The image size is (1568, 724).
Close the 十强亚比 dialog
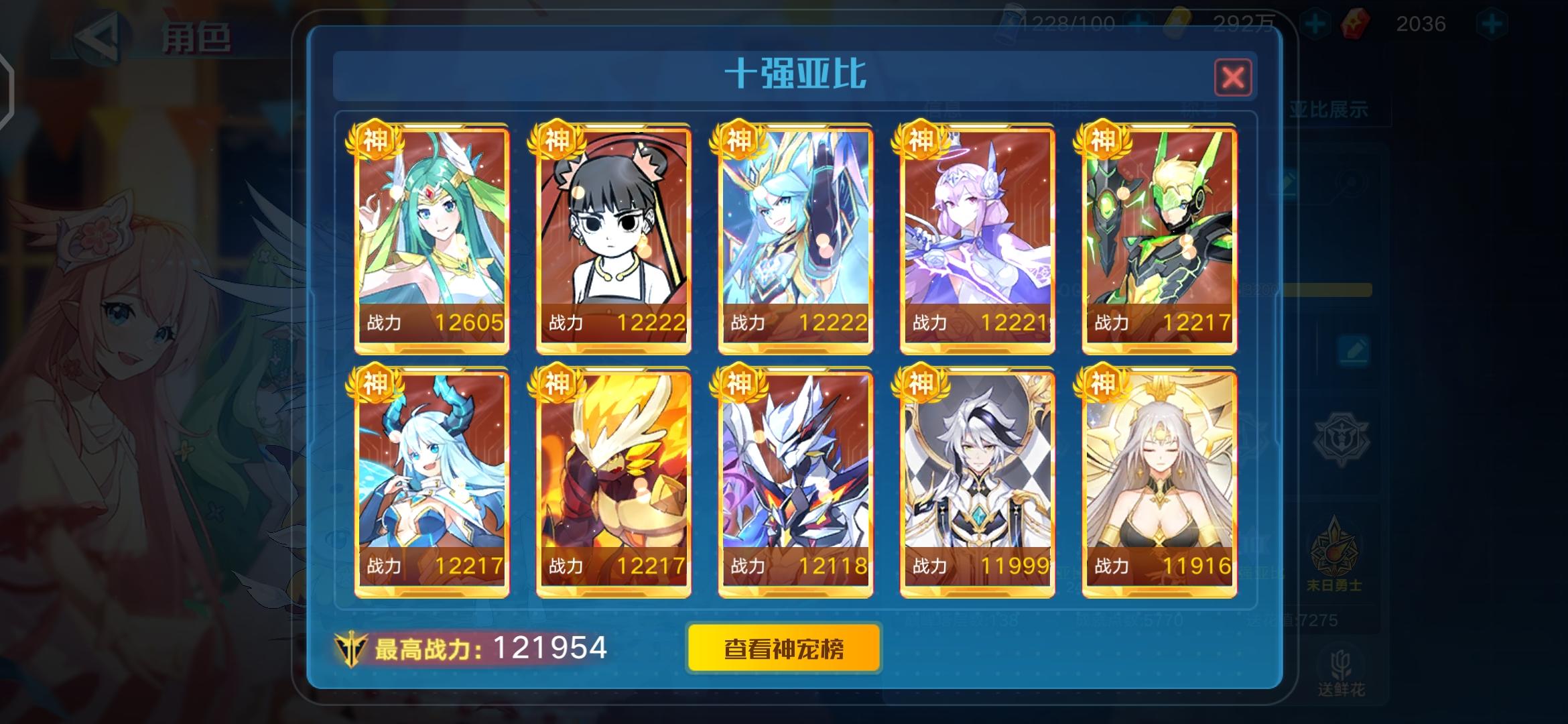pos(1235,76)
